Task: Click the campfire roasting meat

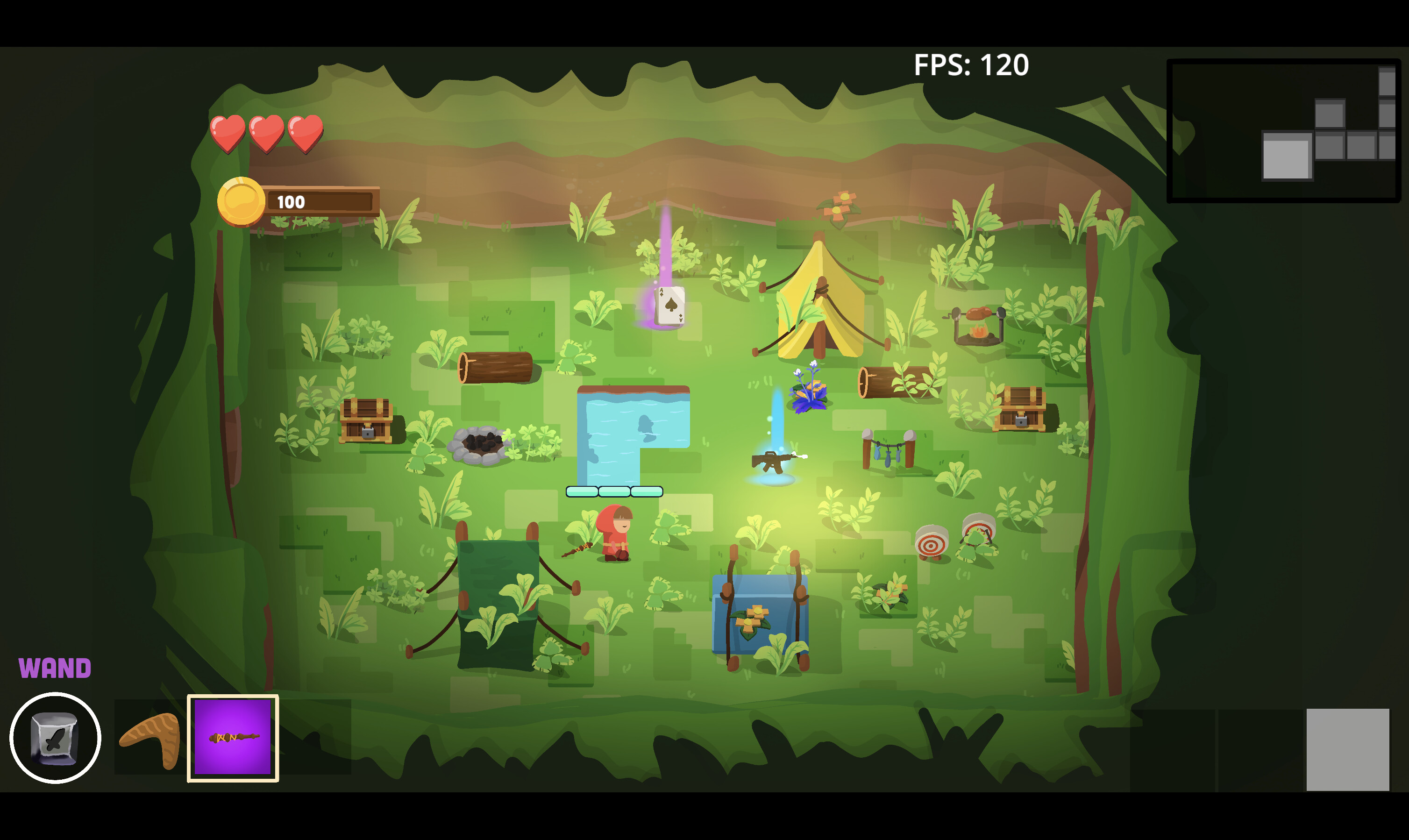Action: click(978, 326)
